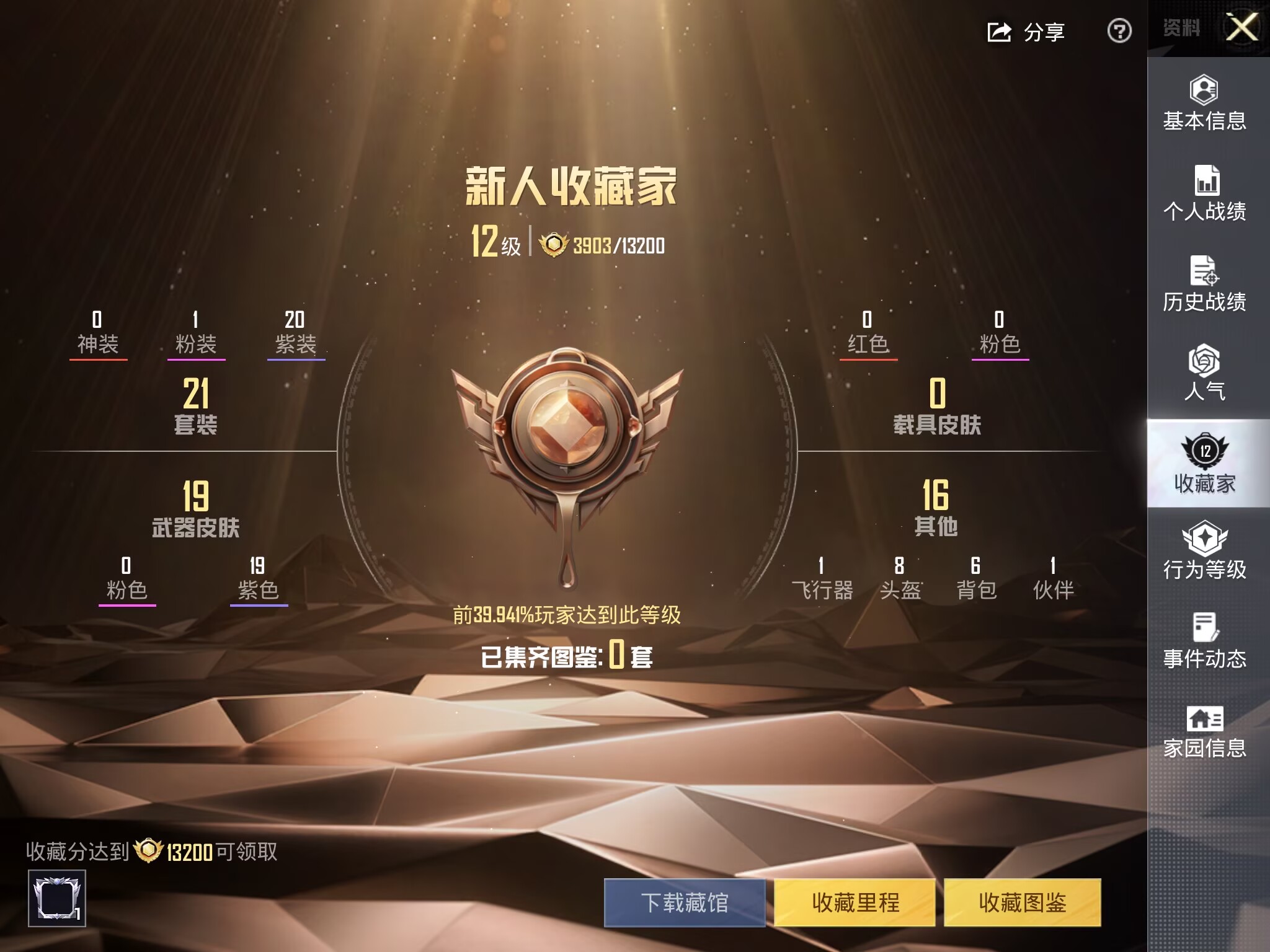
Task: Show the 事件动态 tab
Action: tap(1204, 641)
